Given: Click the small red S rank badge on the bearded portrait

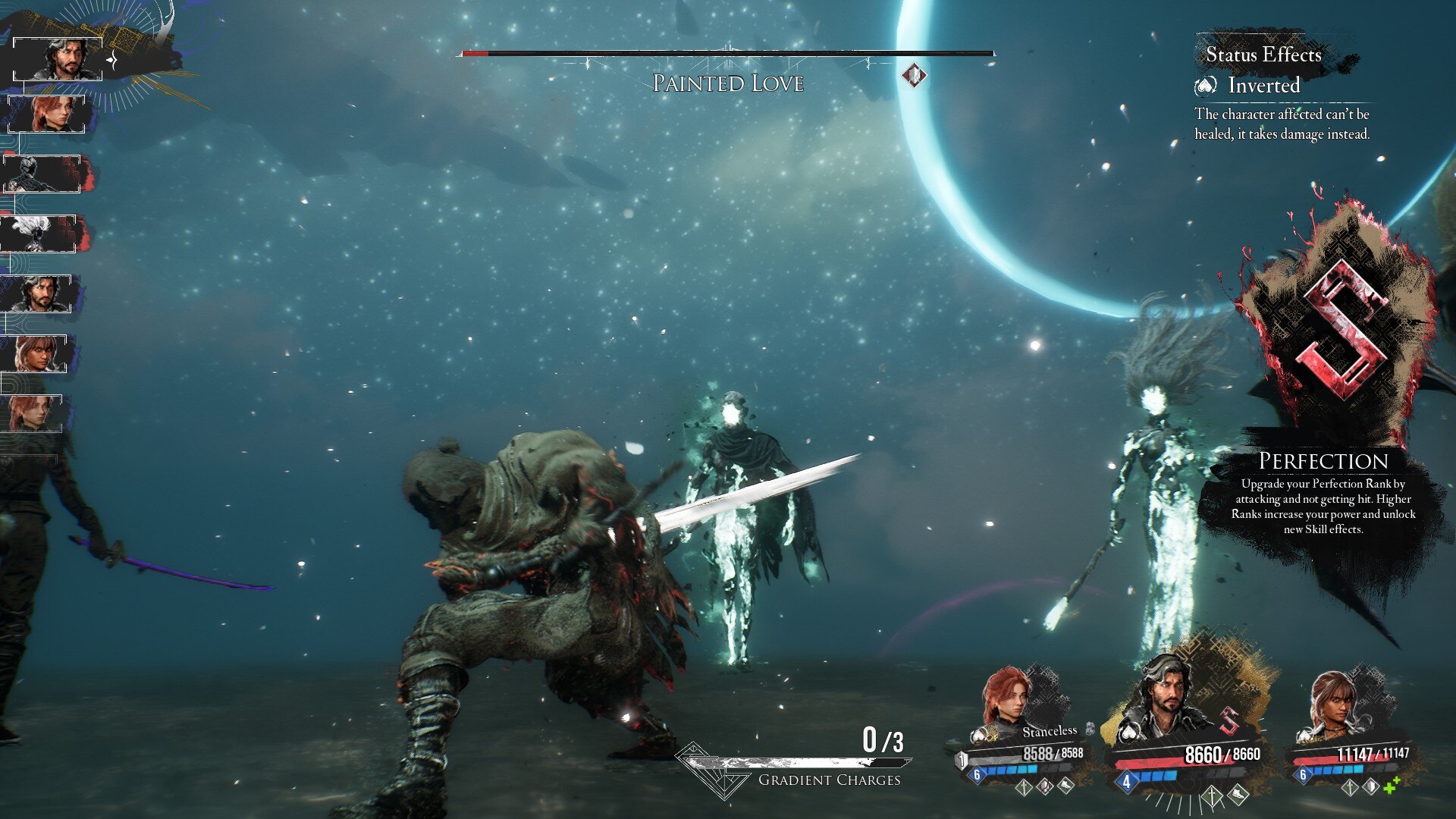Looking at the screenshot, I should point(1229,720).
